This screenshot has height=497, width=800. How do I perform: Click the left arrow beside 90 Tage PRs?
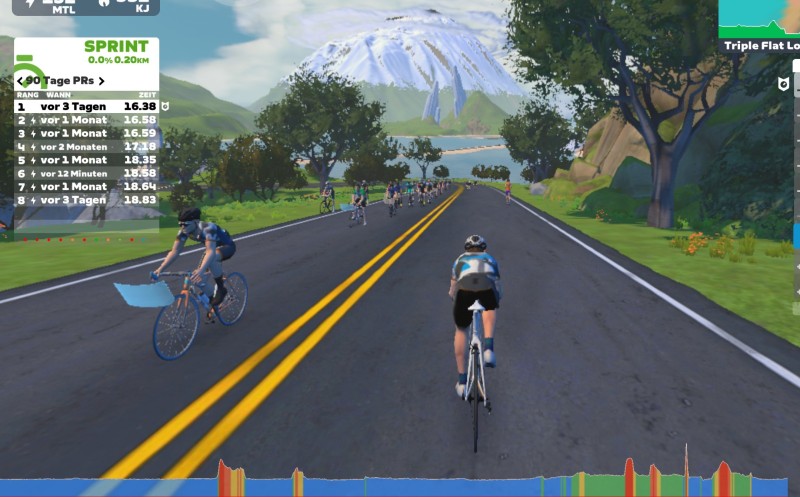(x=20, y=80)
